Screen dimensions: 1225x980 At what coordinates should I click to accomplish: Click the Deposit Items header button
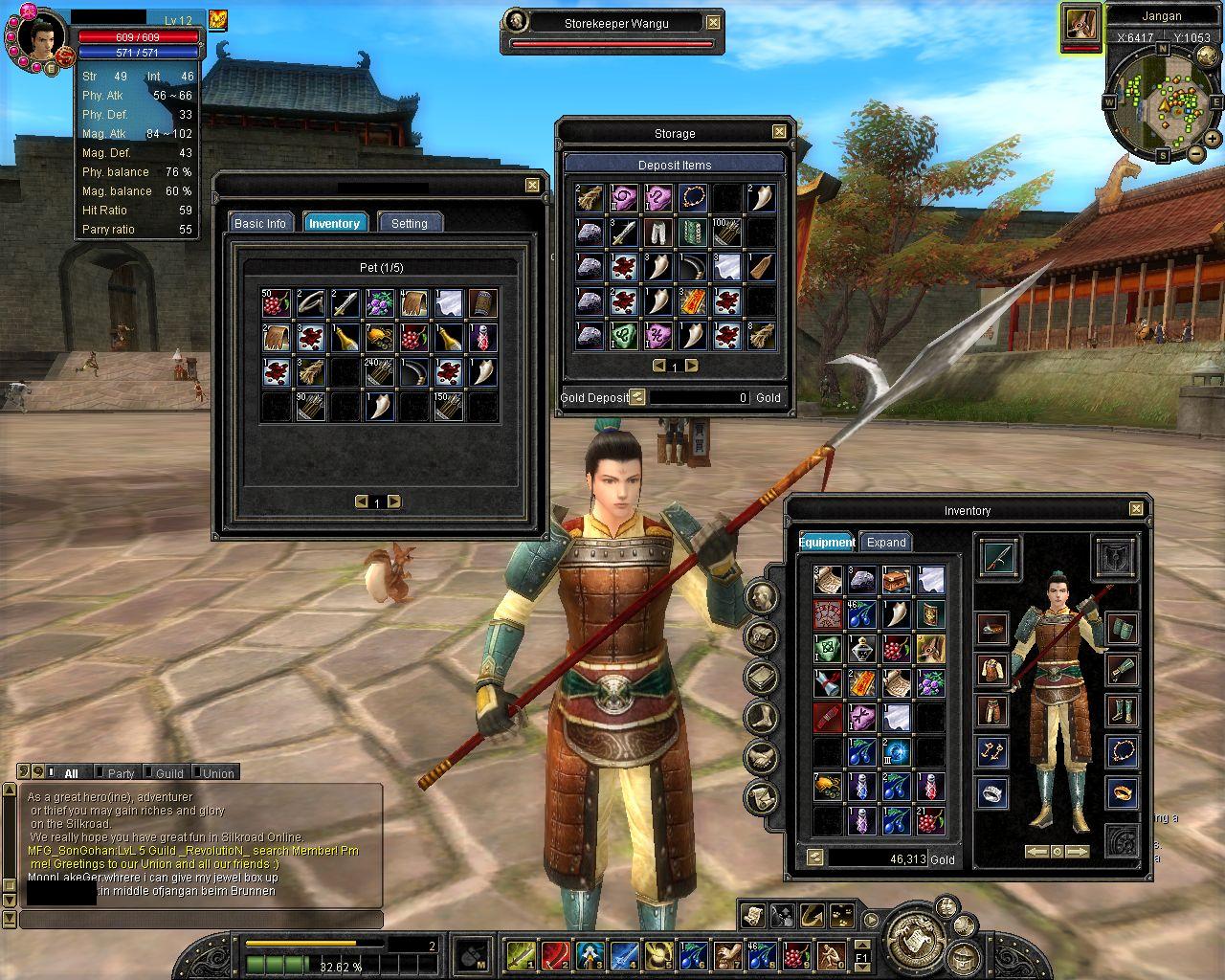675,165
